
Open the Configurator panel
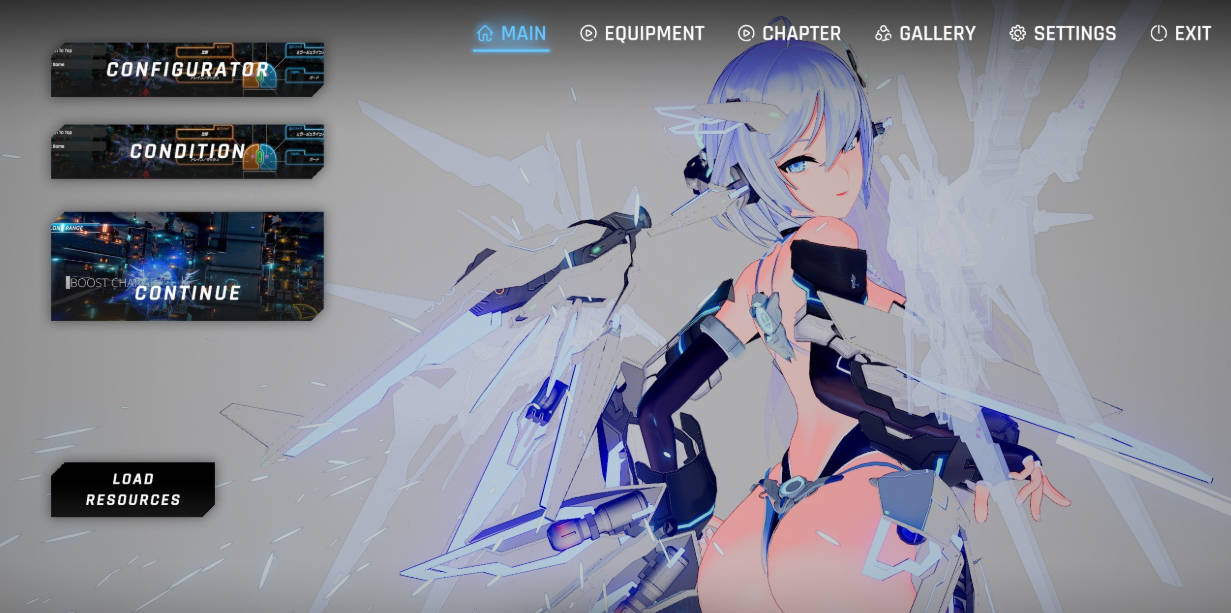(x=187, y=69)
